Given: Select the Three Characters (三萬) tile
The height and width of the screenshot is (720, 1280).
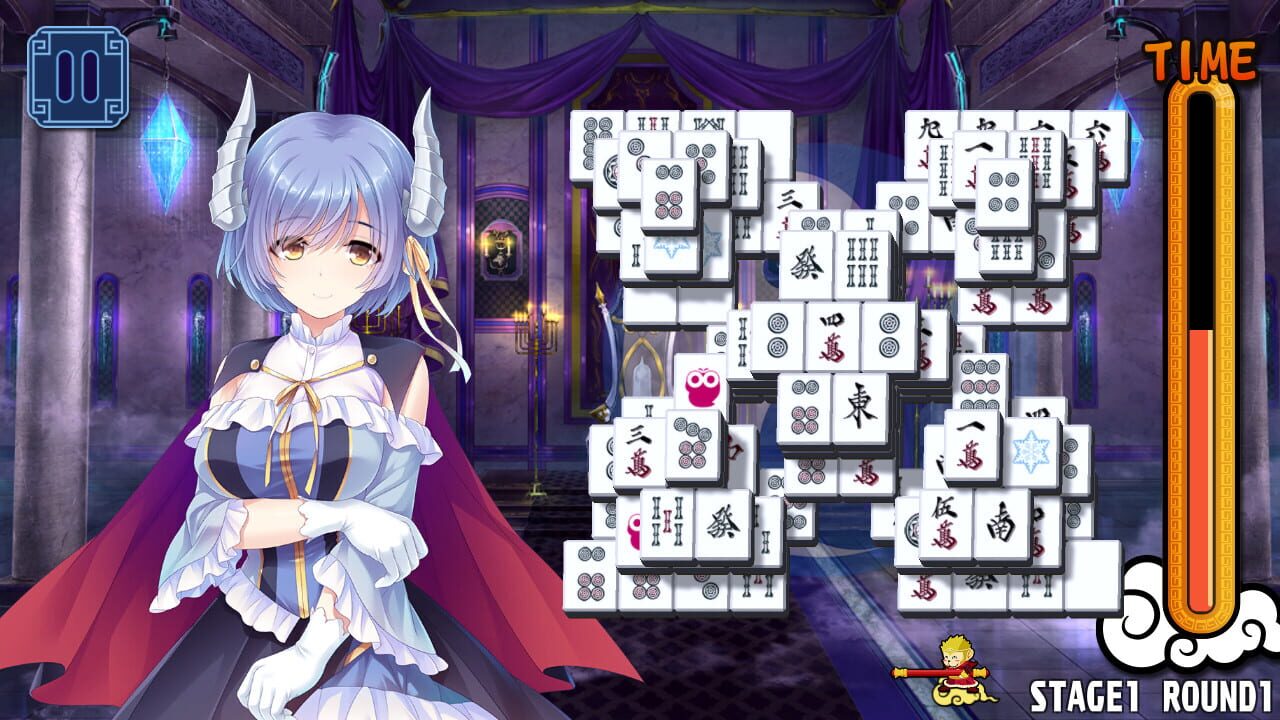Looking at the screenshot, I should (636, 450).
